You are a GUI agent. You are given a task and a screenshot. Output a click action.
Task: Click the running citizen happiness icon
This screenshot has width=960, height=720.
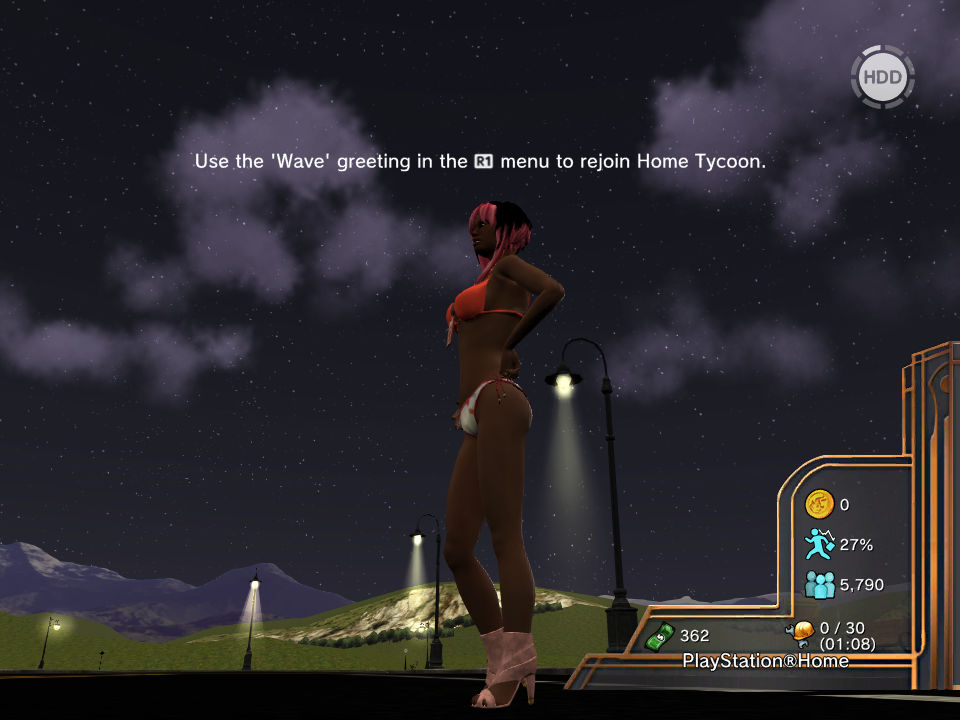coord(819,544)
